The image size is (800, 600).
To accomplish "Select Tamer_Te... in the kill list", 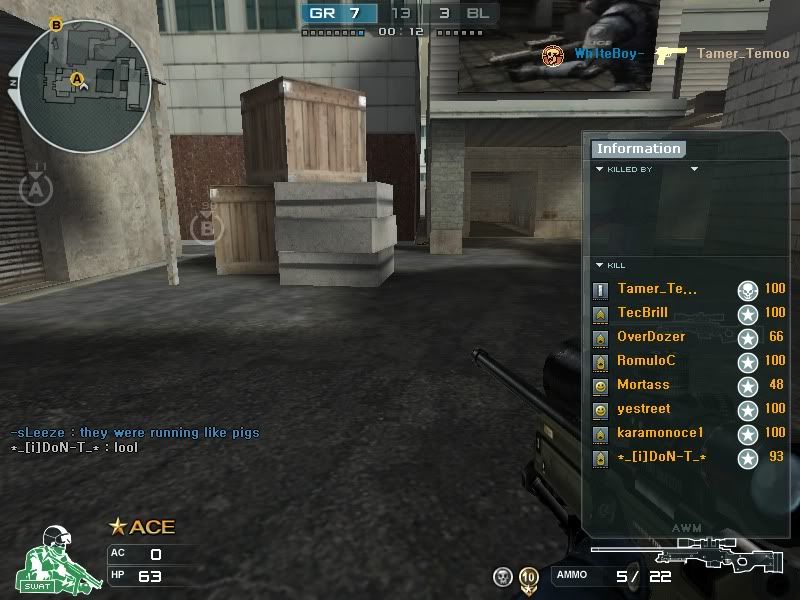I will tap(657, 289).
